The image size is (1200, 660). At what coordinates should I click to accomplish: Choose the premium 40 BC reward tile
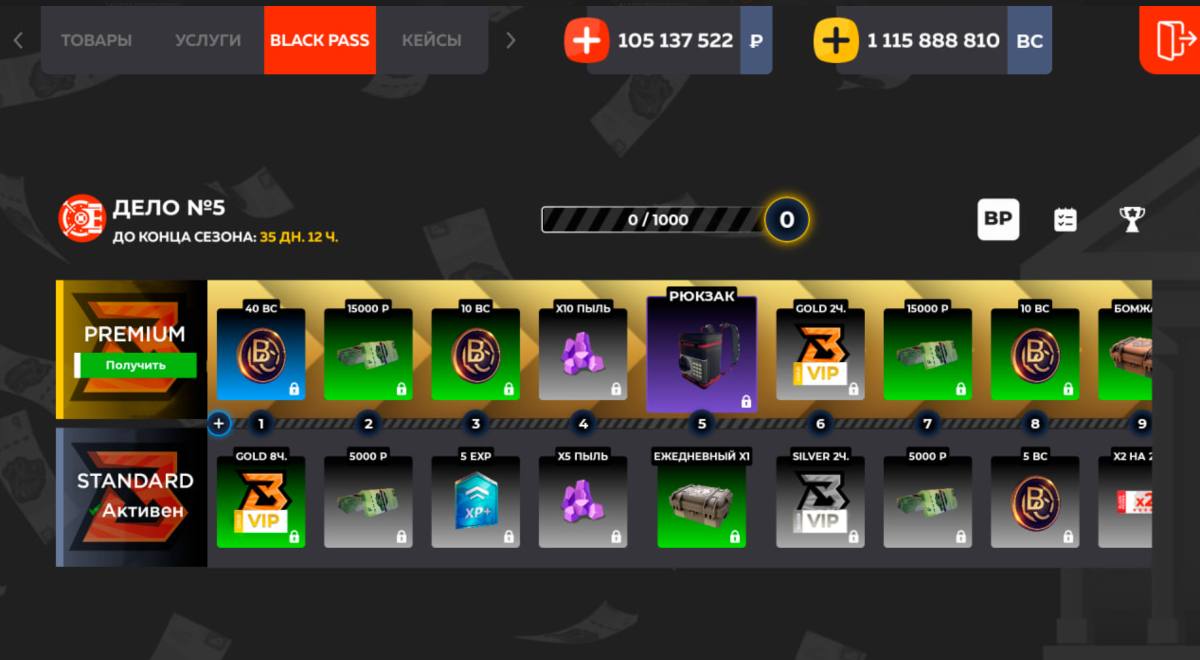pyautogui.click(x=261, y=354)
